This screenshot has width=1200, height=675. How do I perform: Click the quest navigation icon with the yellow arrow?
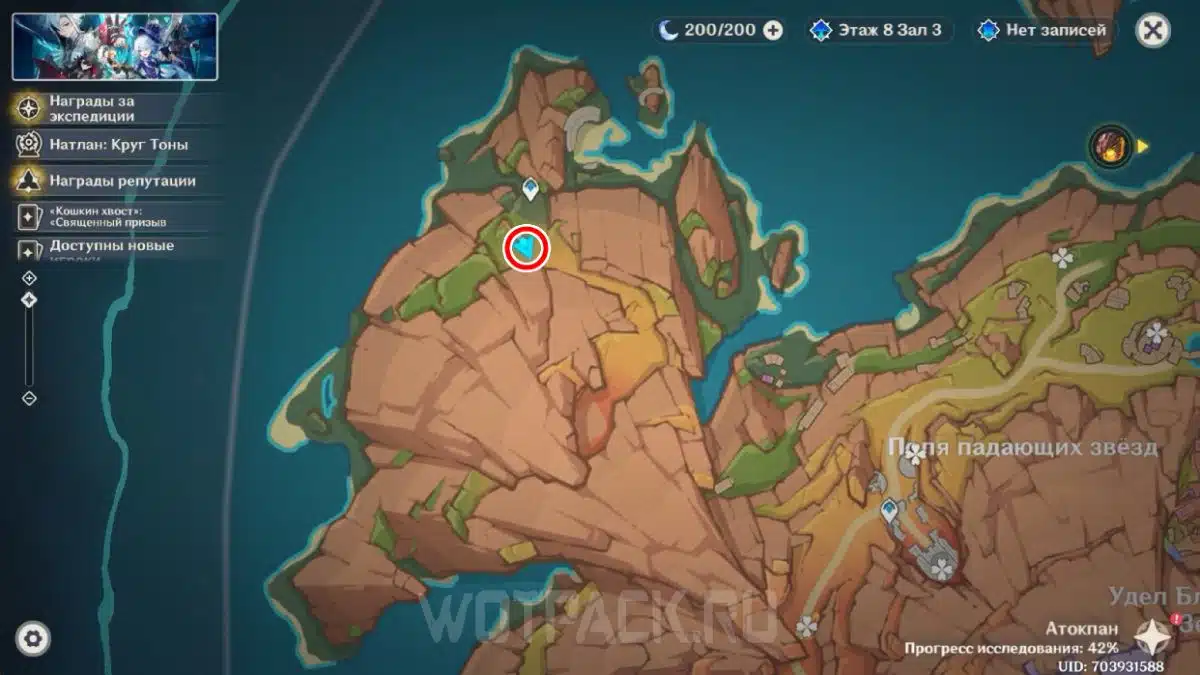coord(1112,146)
